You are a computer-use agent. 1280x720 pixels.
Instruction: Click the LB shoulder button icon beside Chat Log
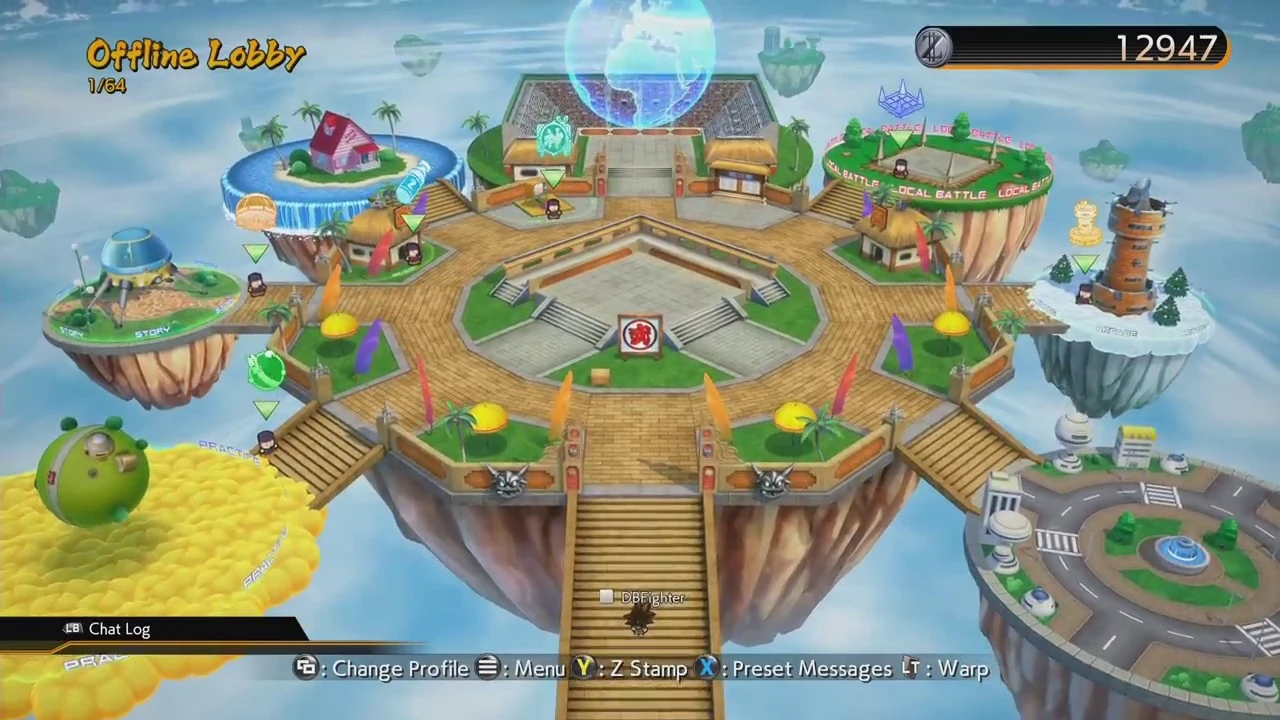click(72, 629)
